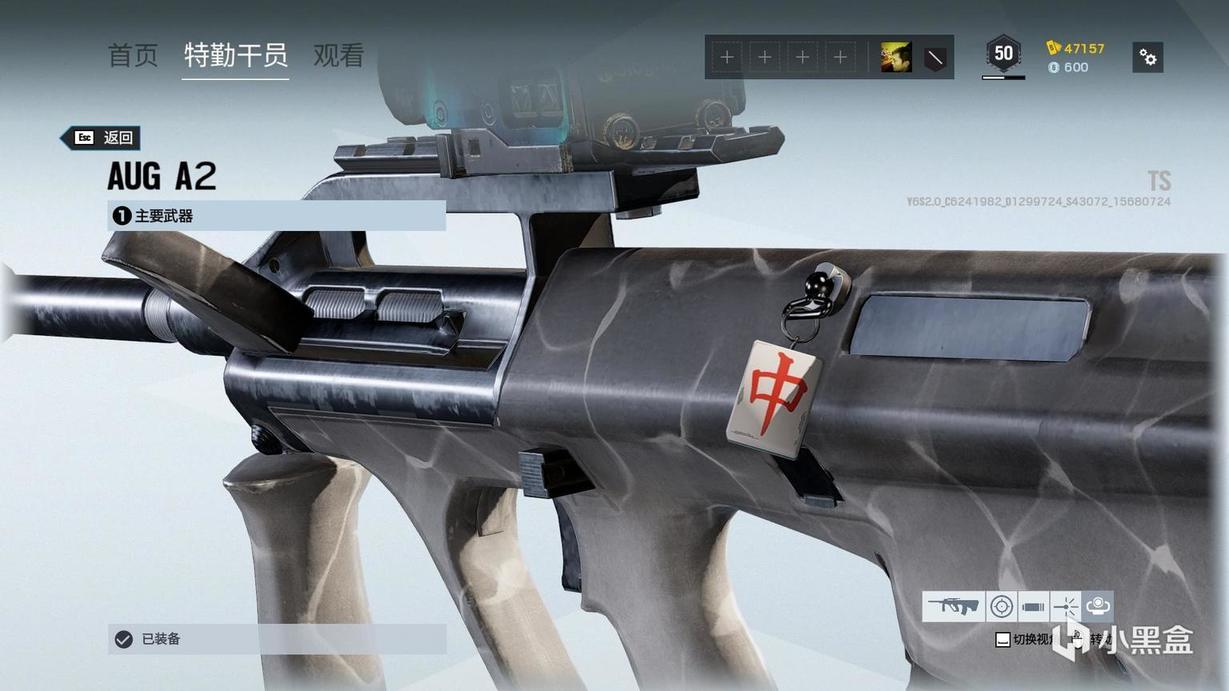
Task: Open the gear settings menu
Action: tap(1148, 57)
